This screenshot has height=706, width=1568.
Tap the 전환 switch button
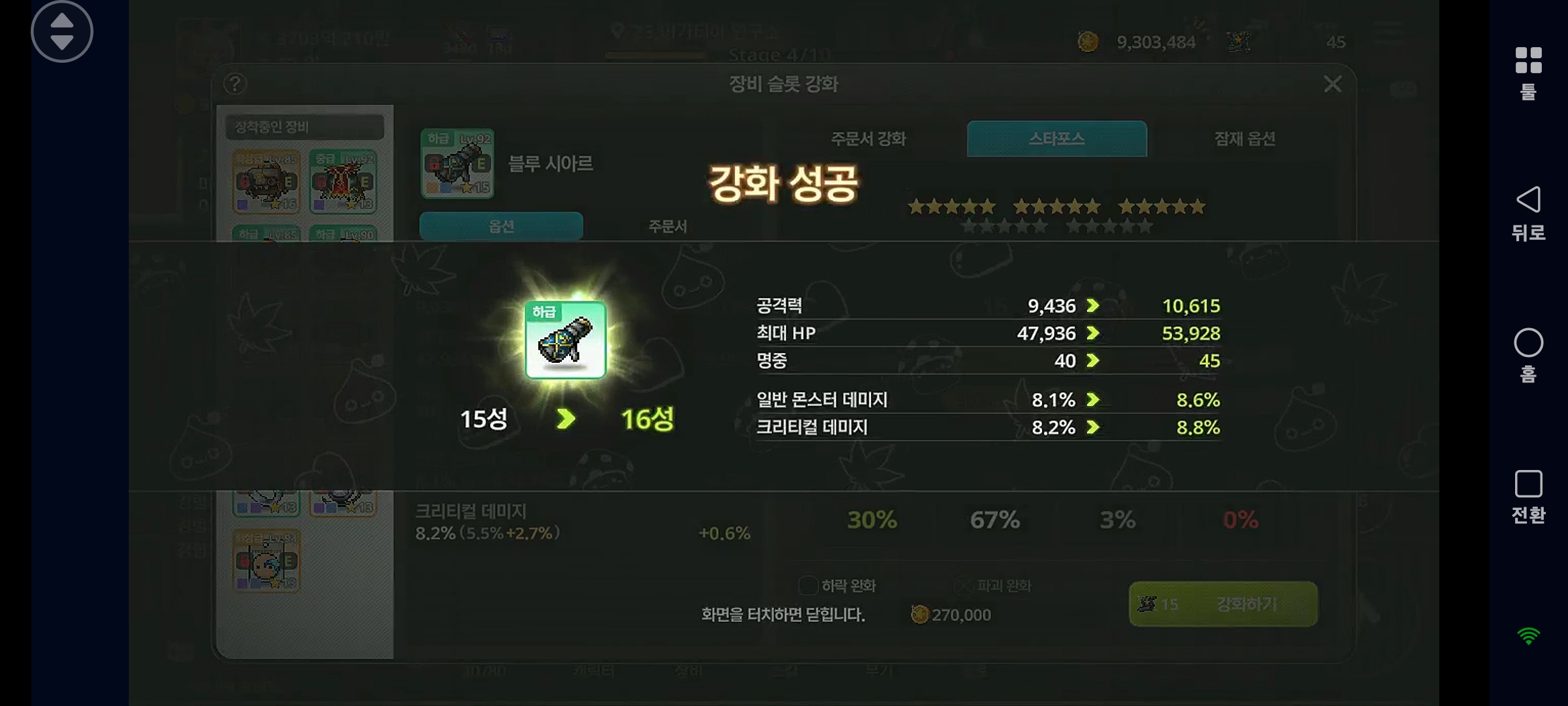coord(1528,496)
